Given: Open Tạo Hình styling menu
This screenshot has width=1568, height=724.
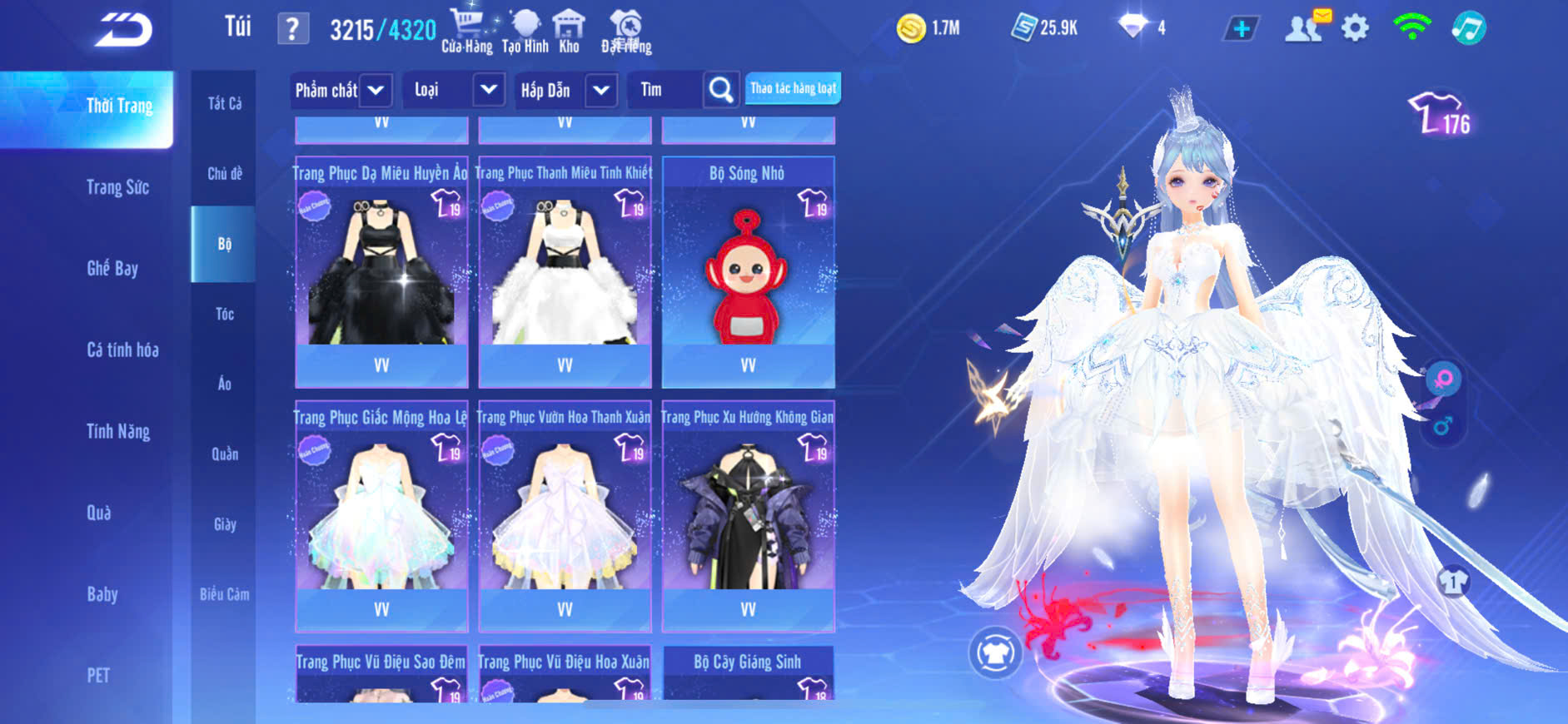Looking at the screenshot, I should click(x=525, y=31).
